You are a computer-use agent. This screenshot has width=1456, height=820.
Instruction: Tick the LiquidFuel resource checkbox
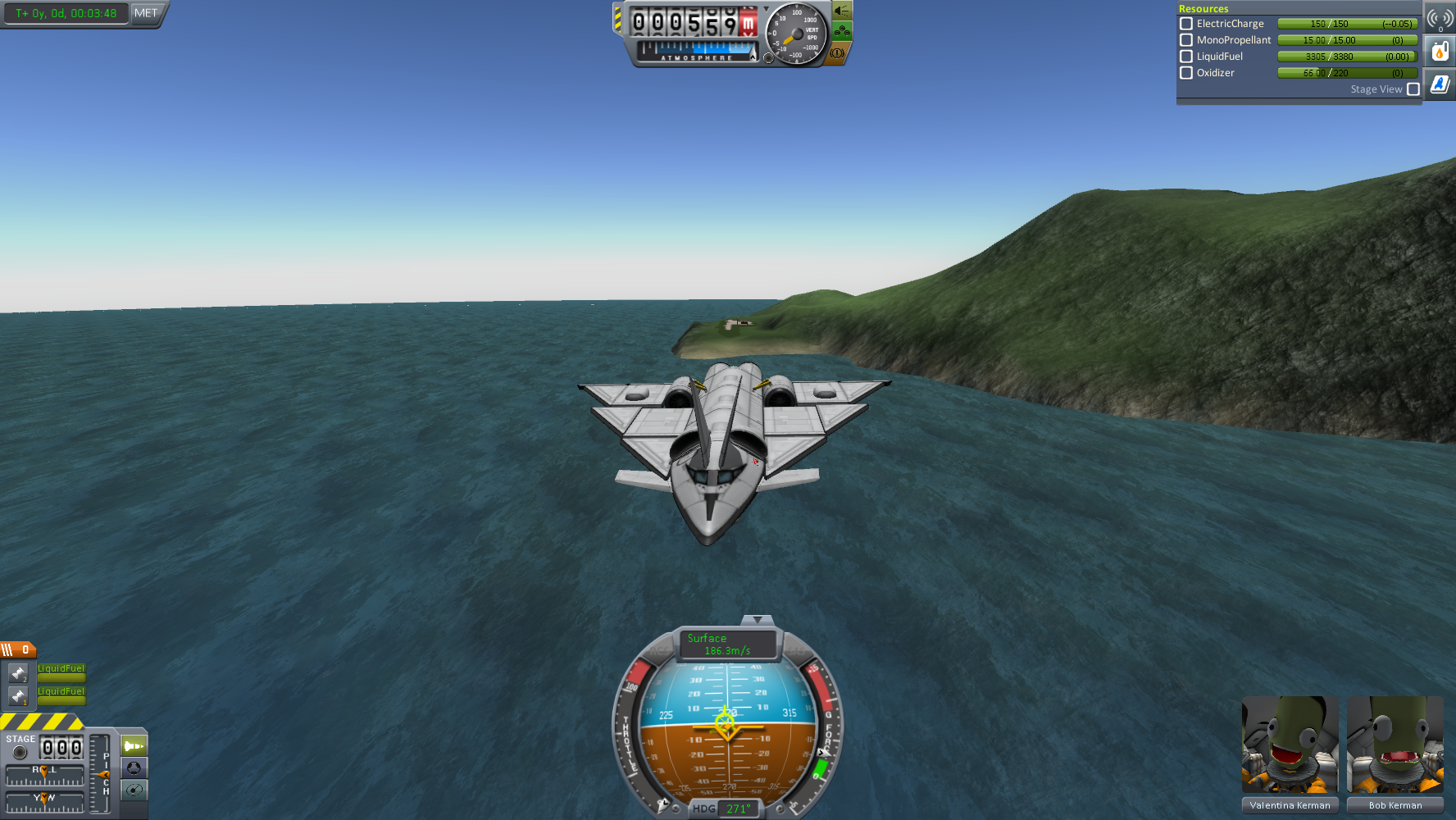[x=1185, y=57]
